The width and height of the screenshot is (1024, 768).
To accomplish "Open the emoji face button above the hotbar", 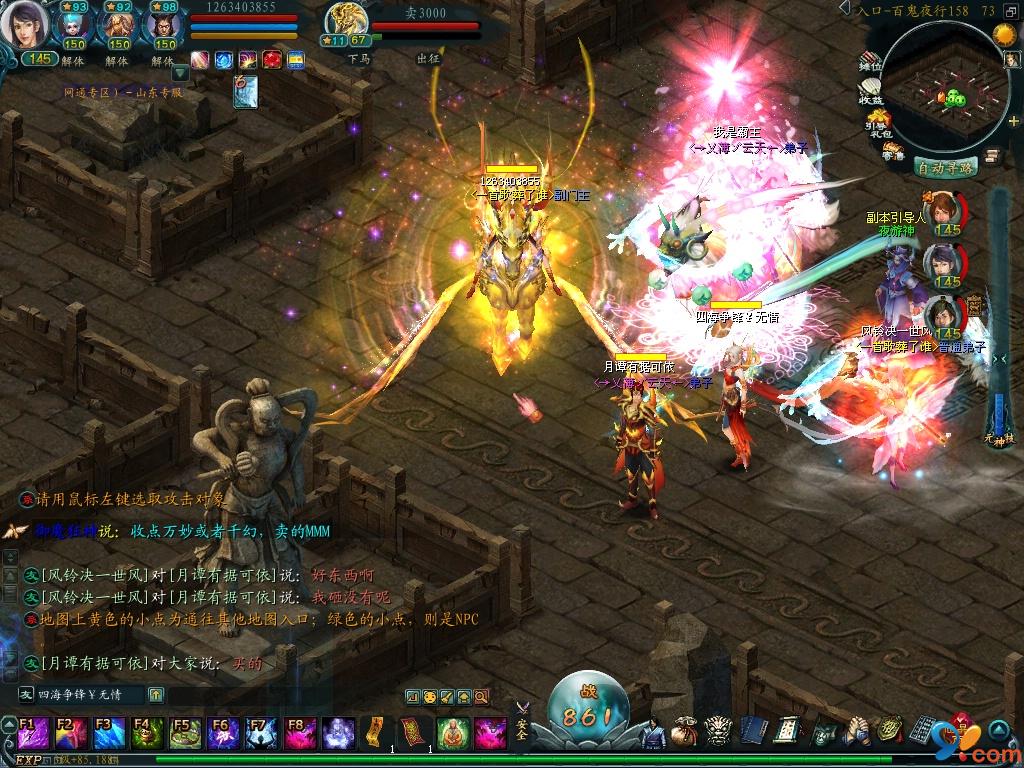I will (429, 696).
